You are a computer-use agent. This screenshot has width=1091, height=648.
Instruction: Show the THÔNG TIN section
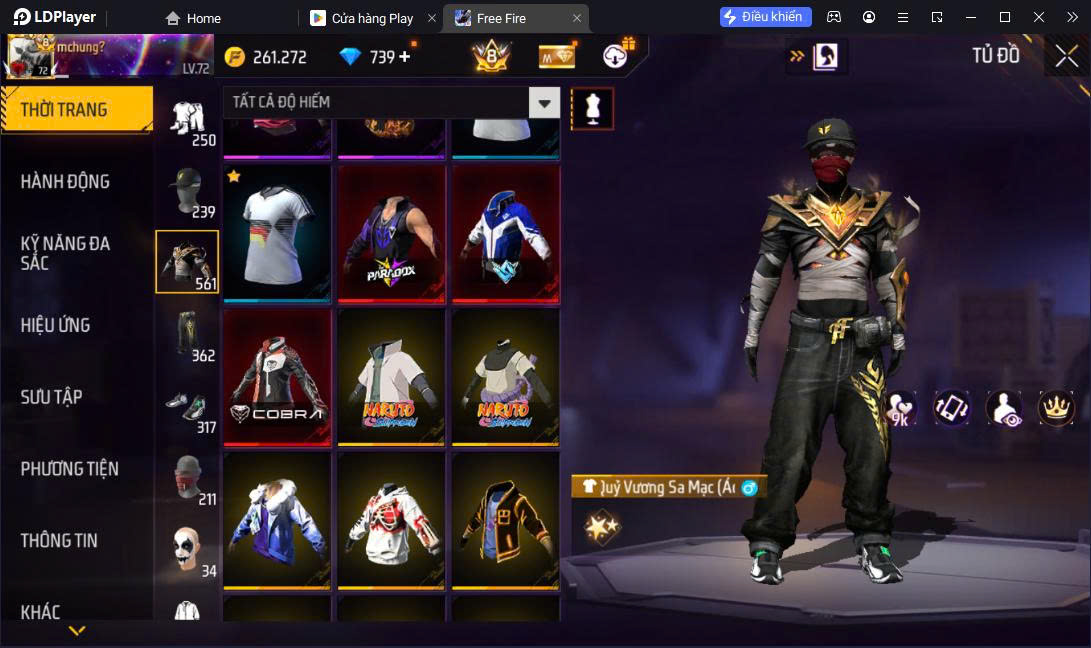[60, 540]
